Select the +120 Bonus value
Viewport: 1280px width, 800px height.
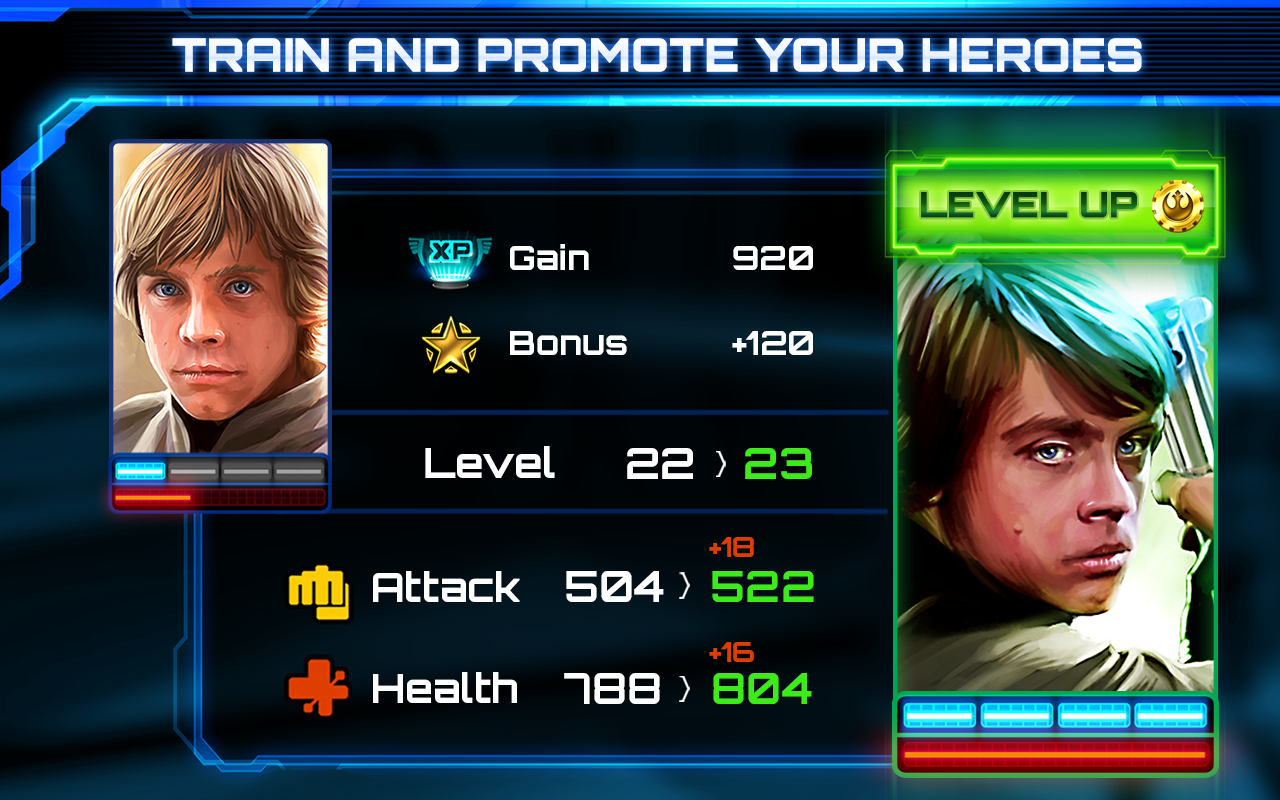pos(775,343)
